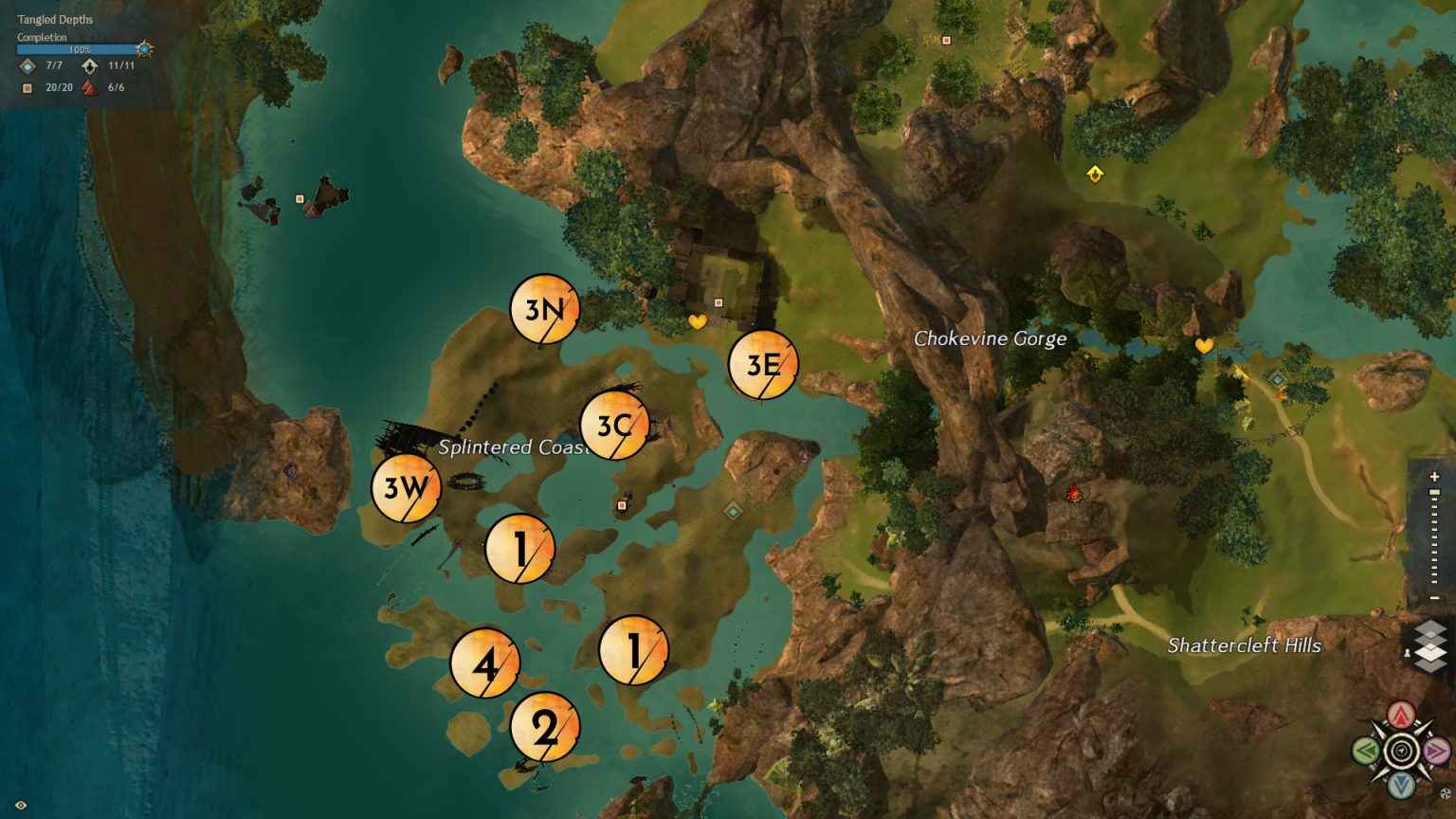This screenshot has width=1456, height=819.
Task: Click the yellow chevron marker near the map top
Action: (x=1095, y=174)
